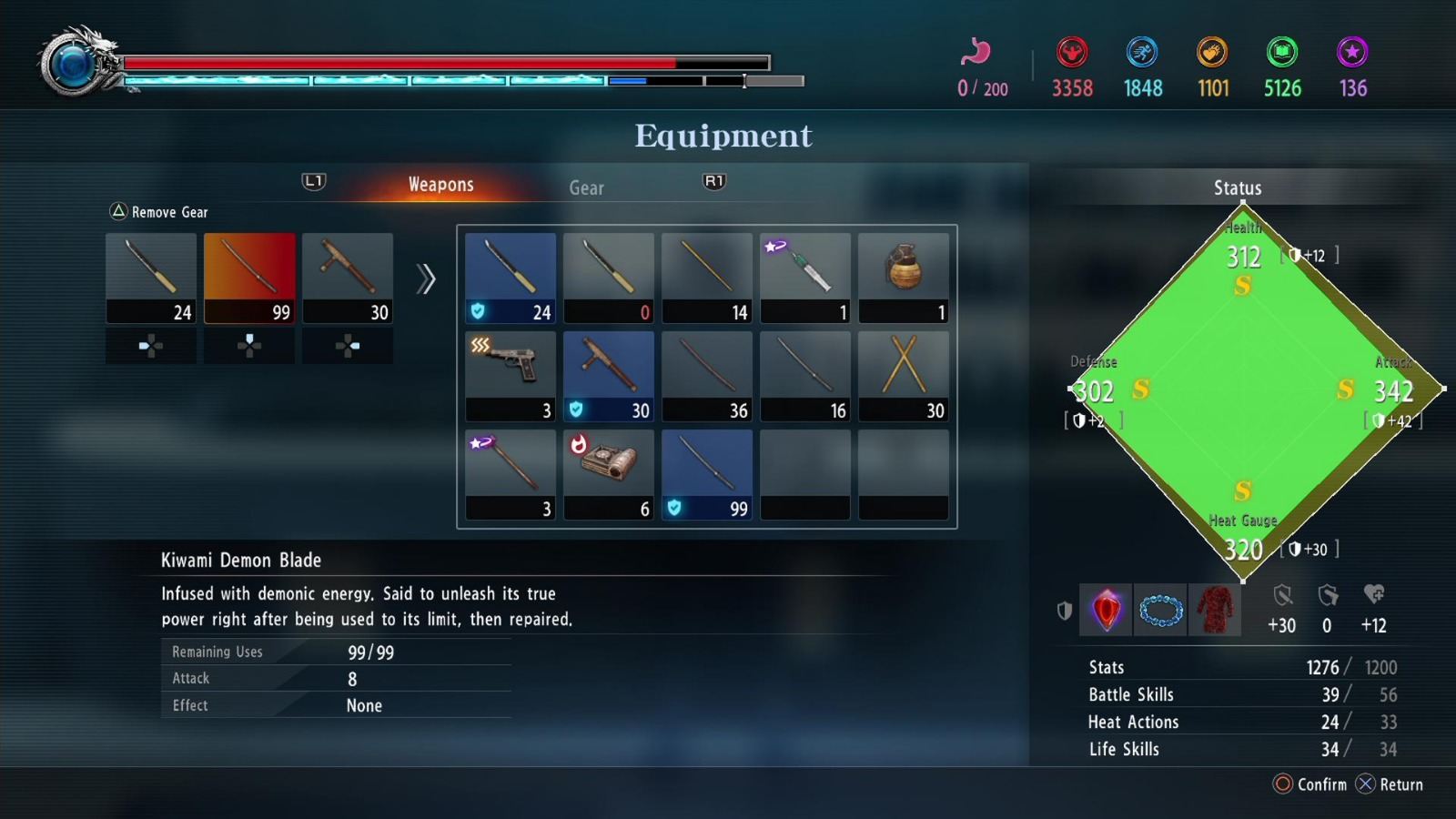Click the purple star stat icon showing 136
The width and height of the screenshot is (1456, 819).
(1352, 52)
